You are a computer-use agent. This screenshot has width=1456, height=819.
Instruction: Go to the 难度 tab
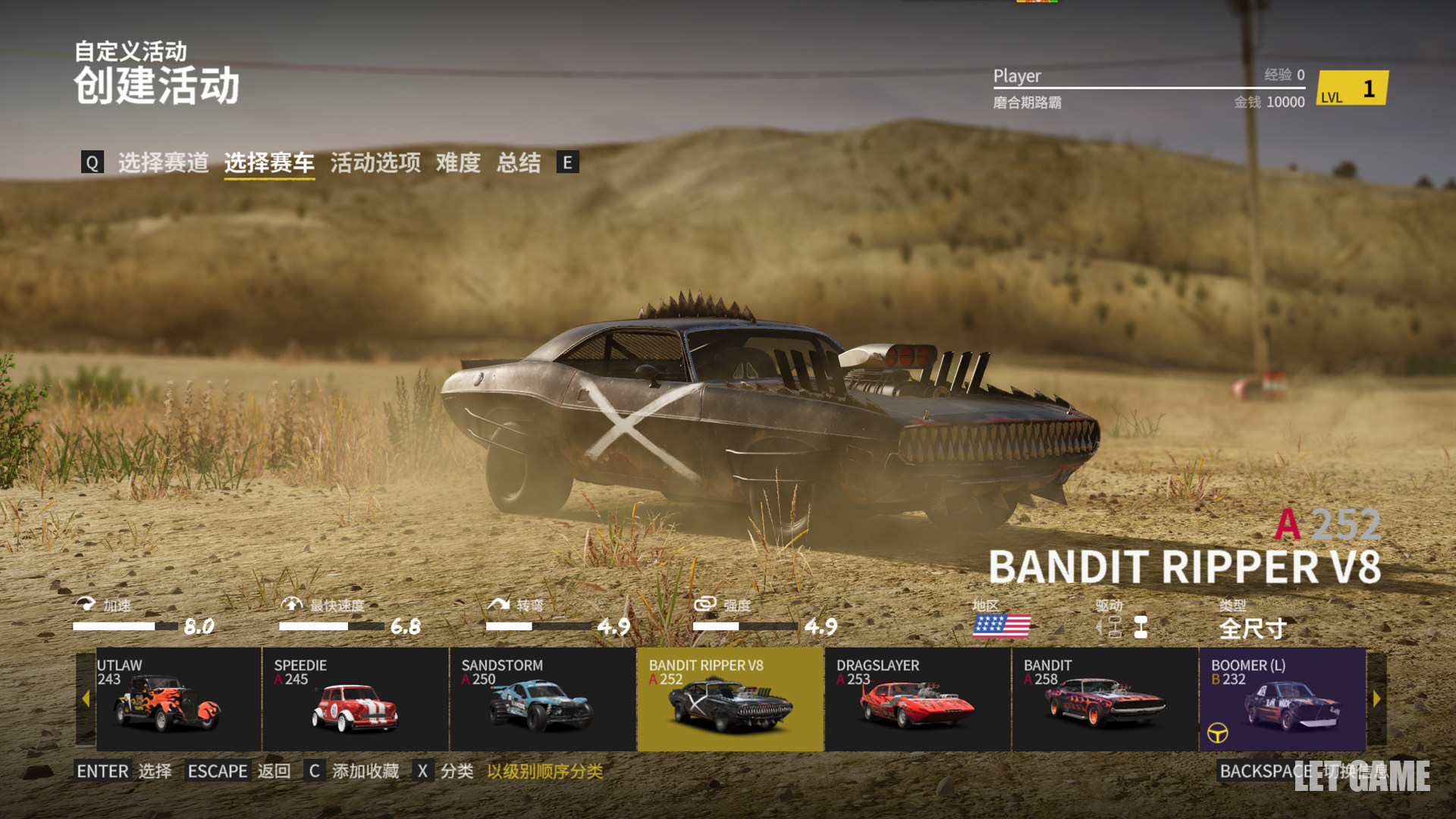point(458,162)
